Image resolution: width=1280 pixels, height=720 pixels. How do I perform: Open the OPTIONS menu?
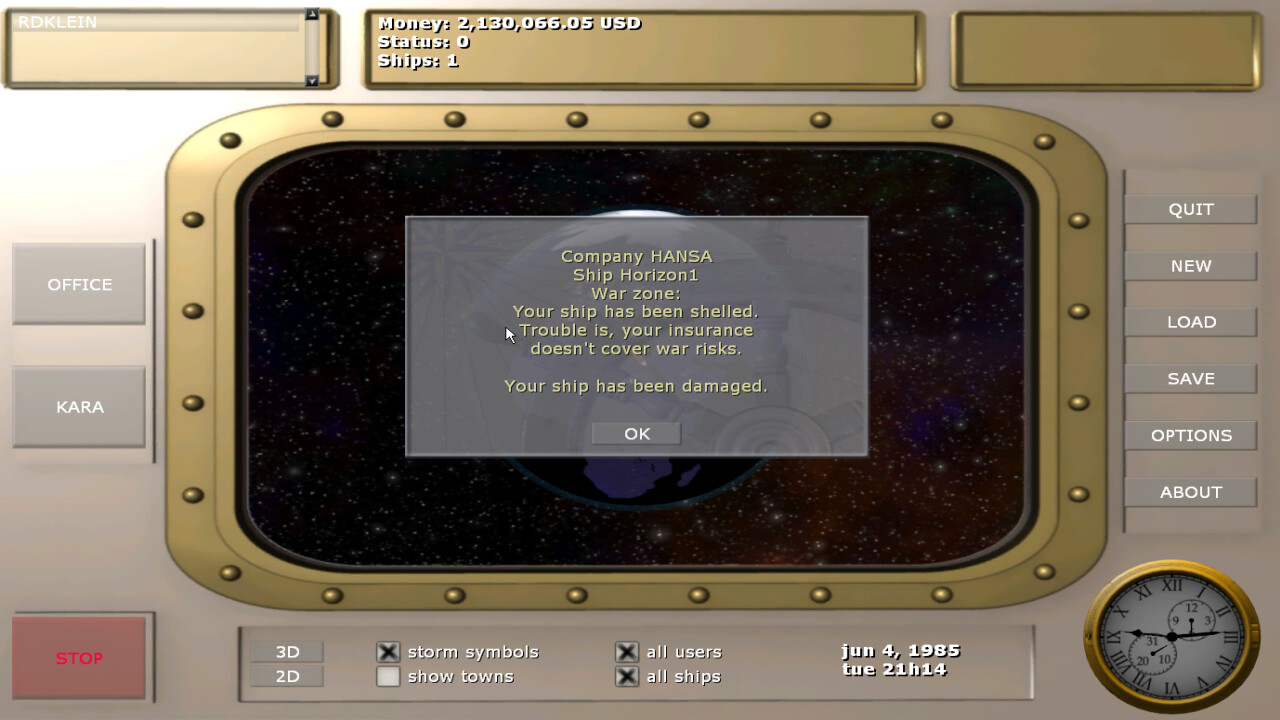[1190, 435]
